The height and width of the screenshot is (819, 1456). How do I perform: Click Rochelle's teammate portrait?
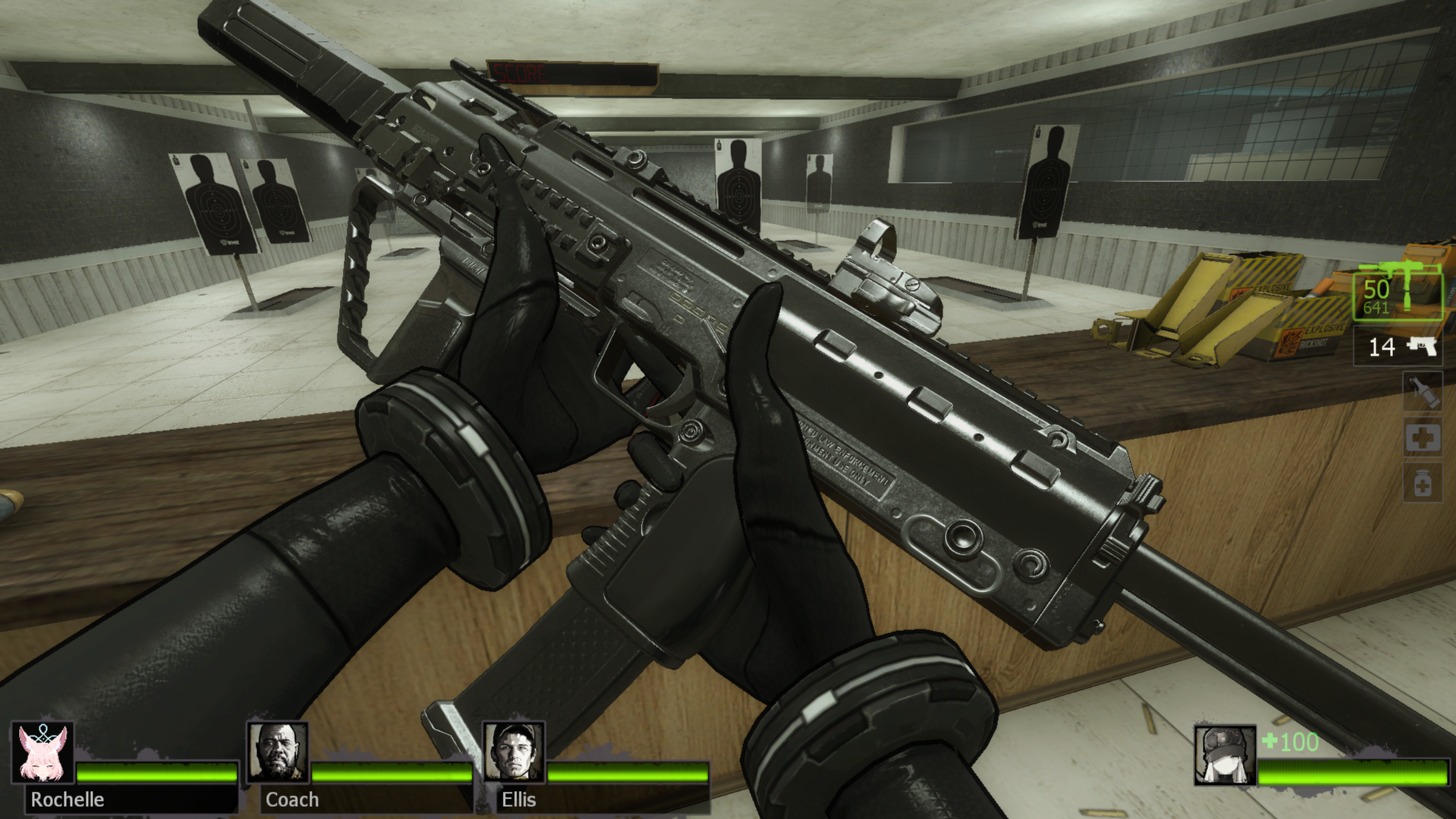point(43,753)
